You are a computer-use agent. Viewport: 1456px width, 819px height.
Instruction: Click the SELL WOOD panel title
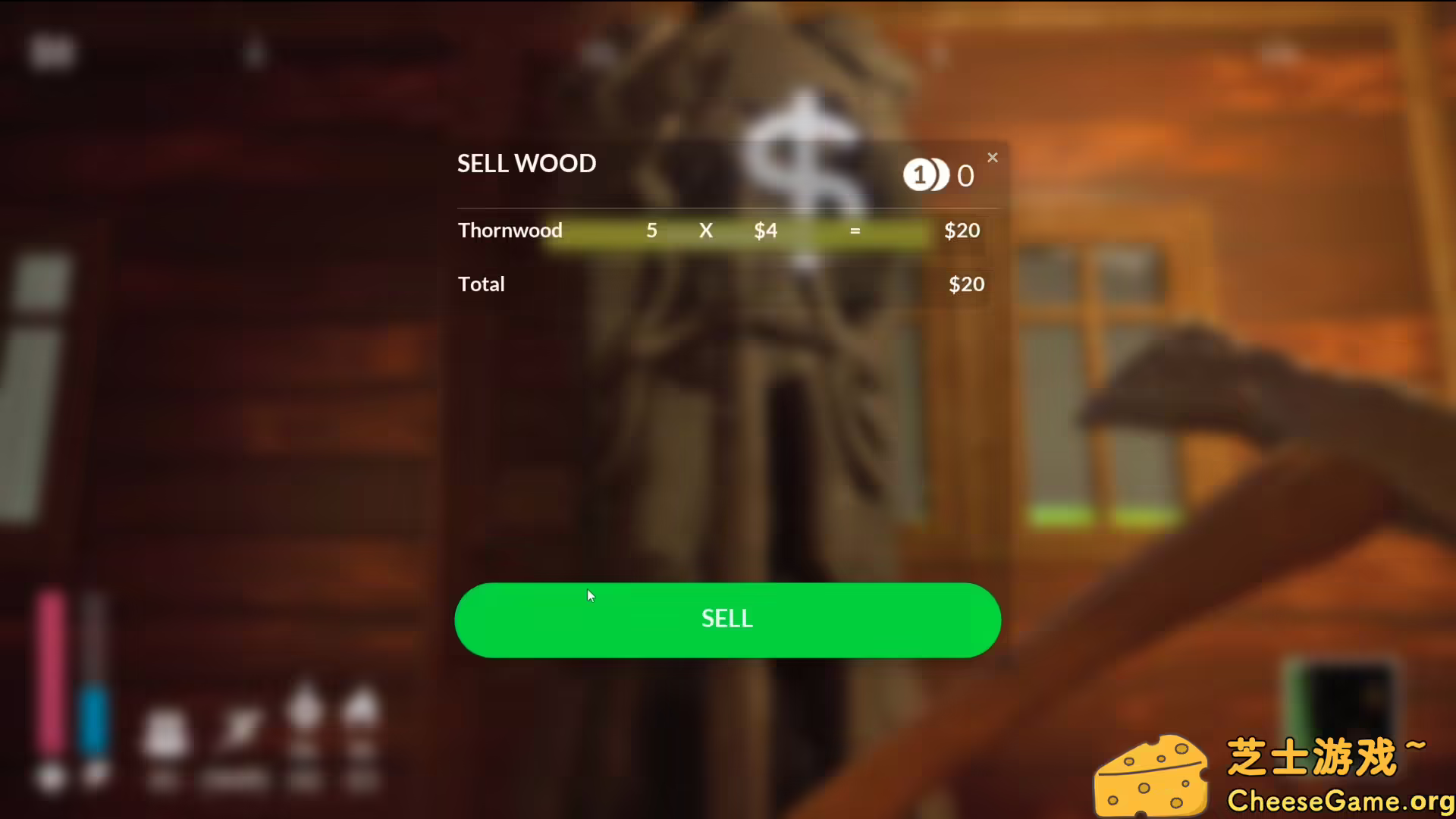526,163
